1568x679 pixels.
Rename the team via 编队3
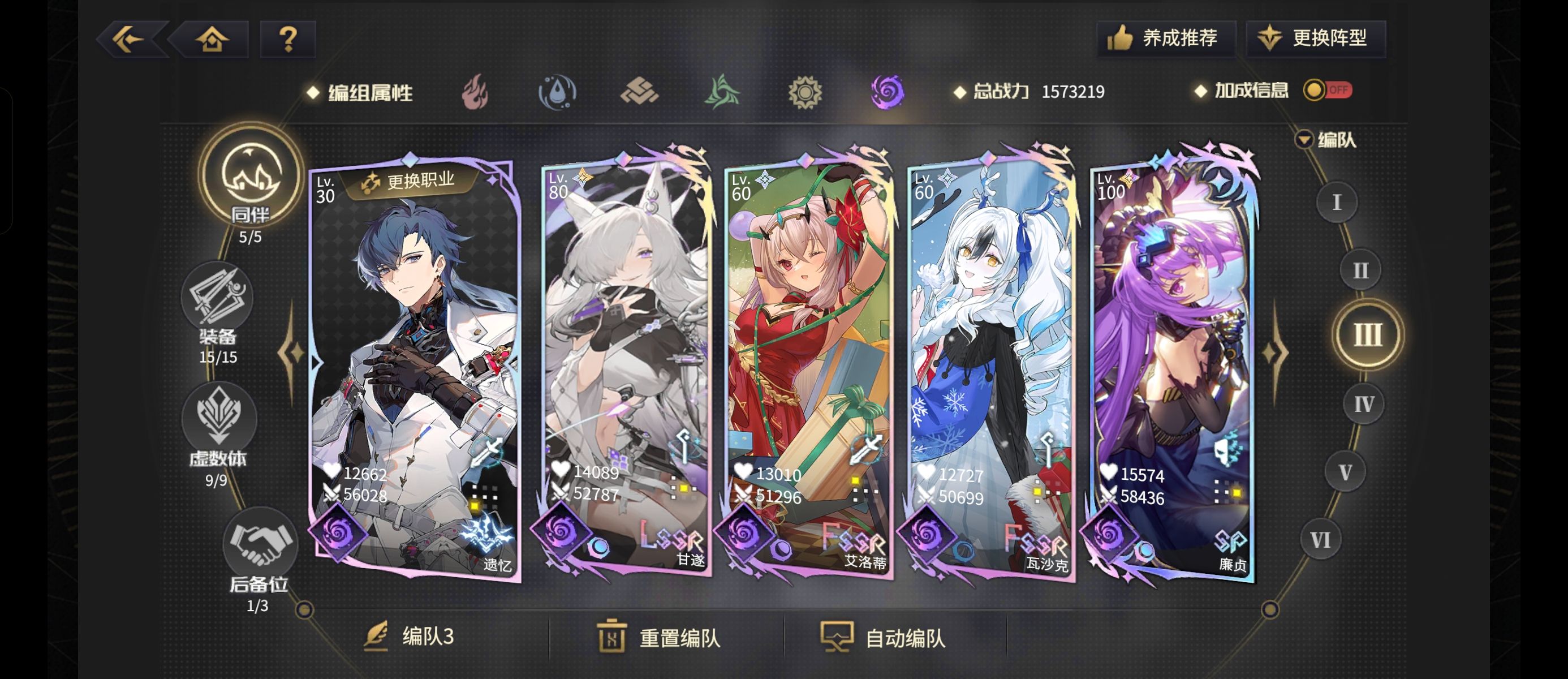[410, 637]
